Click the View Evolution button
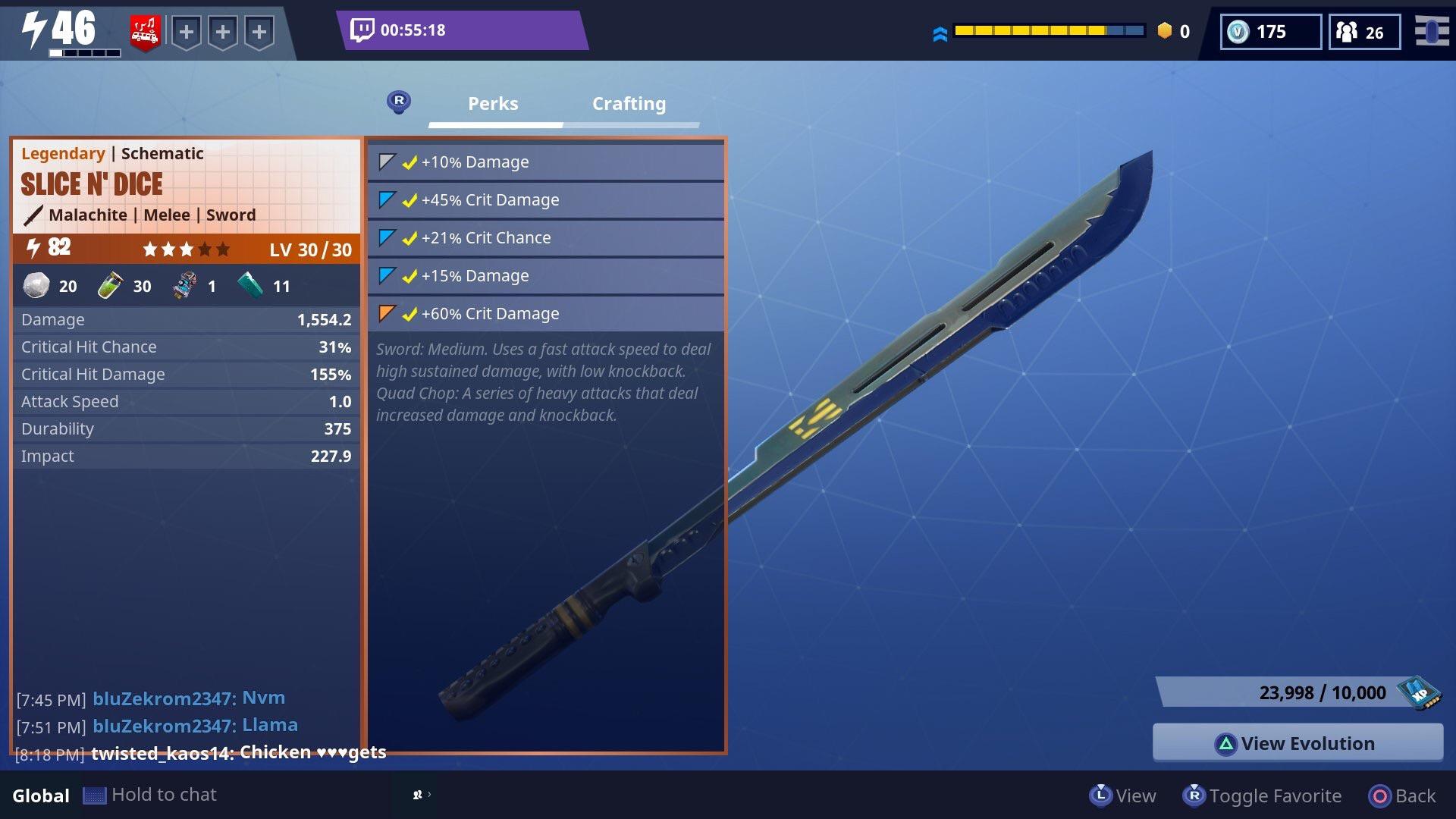The image size is (1456, 819). [x=1298, y=743]
